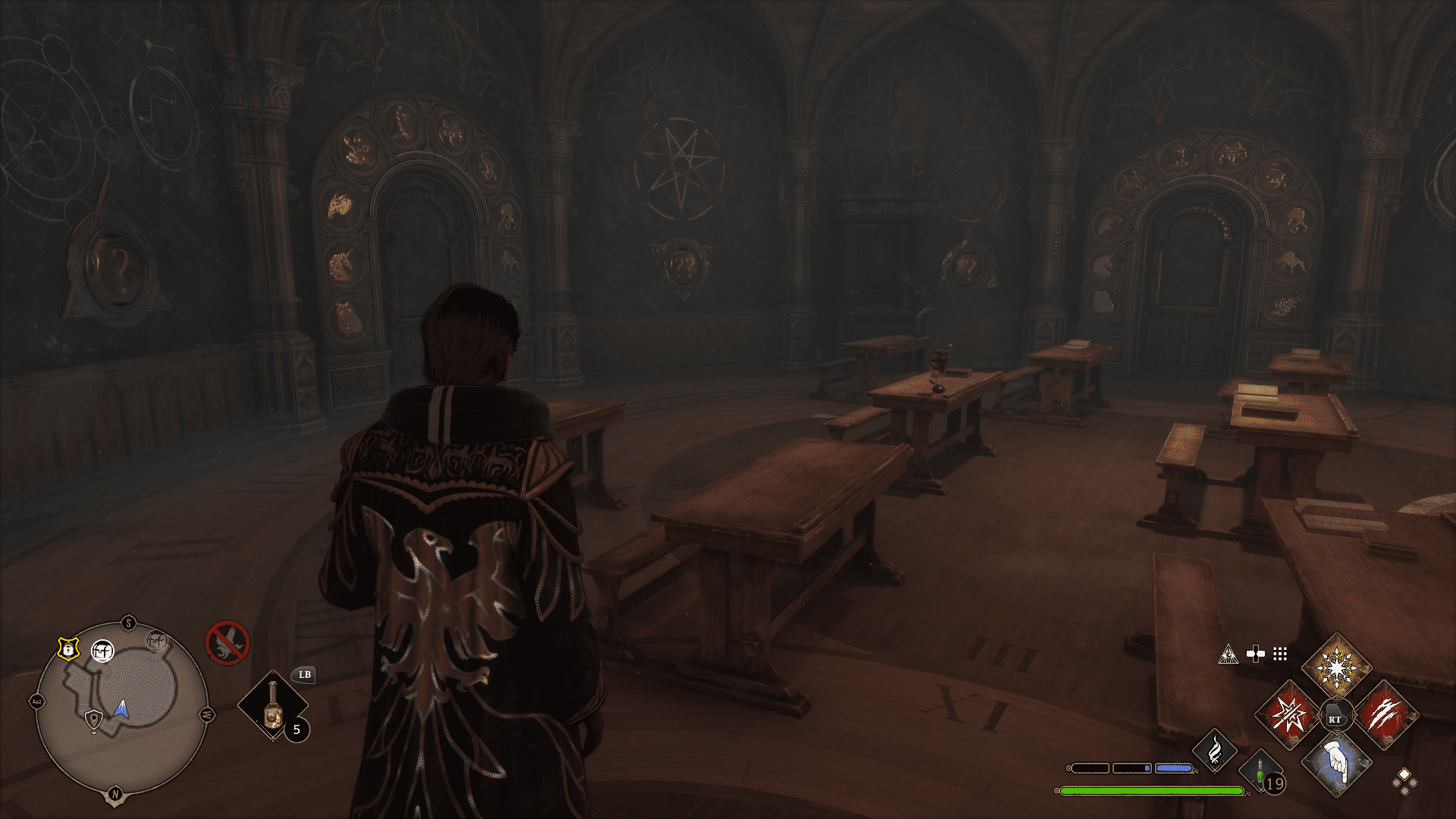The width and height of the screenshot is (1456, 819).
Task: Use the potion bottle tool slot
Action: [273, 705]
